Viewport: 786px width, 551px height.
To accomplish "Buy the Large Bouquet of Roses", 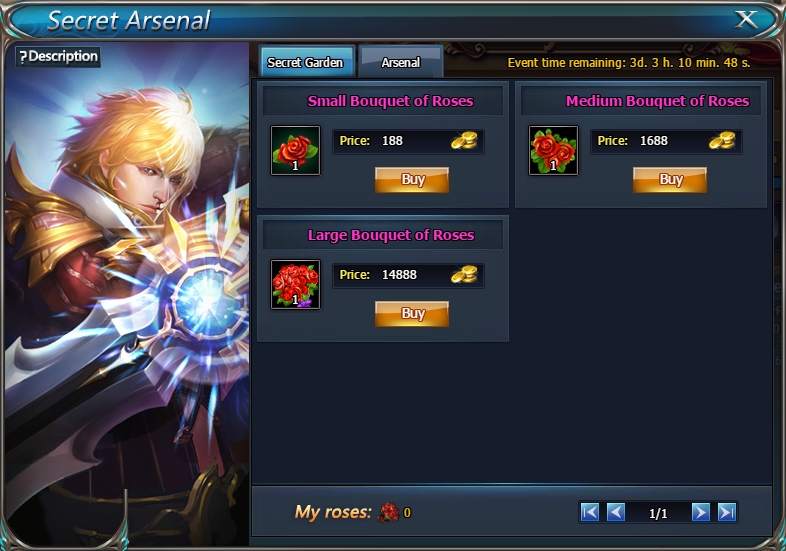I will 412,313.
